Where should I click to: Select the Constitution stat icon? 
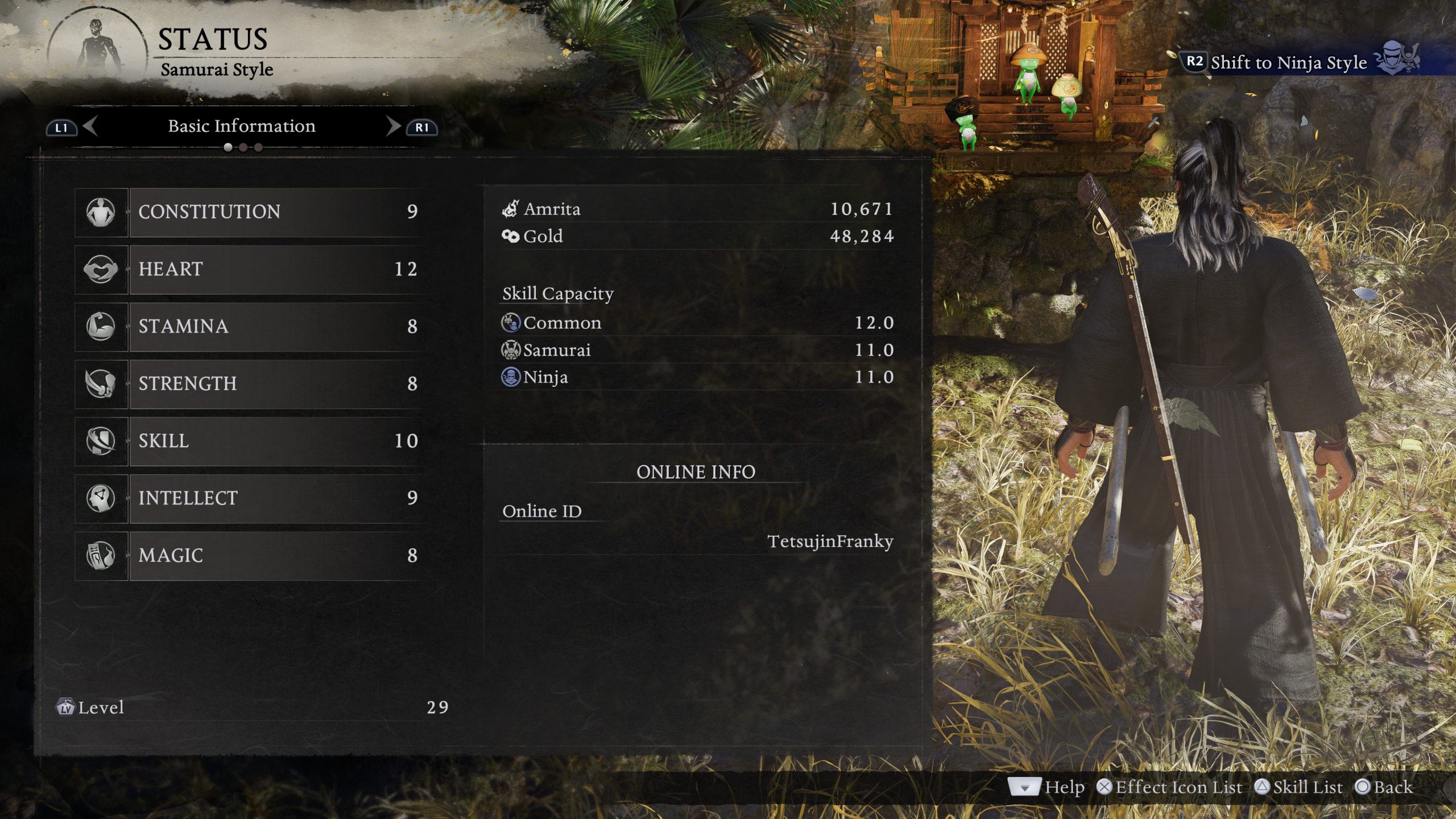[x=101, y=212]
